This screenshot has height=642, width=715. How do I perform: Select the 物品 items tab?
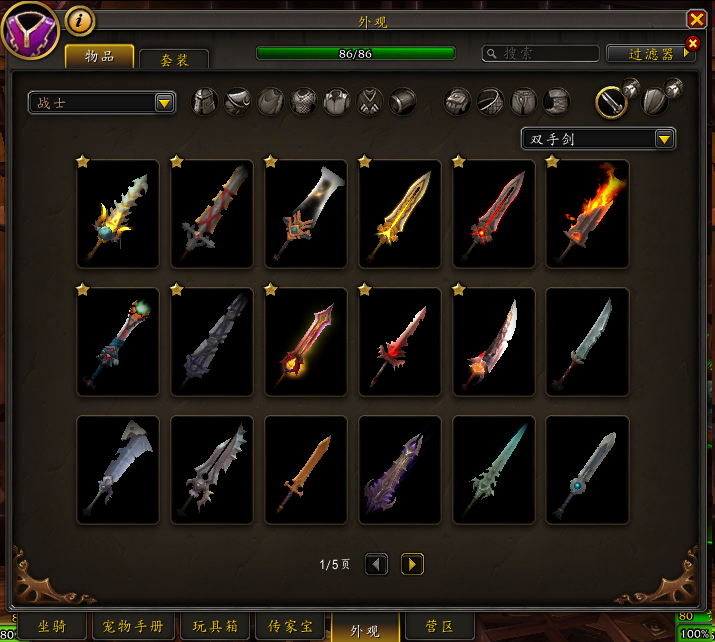click(x=99, y=56)
